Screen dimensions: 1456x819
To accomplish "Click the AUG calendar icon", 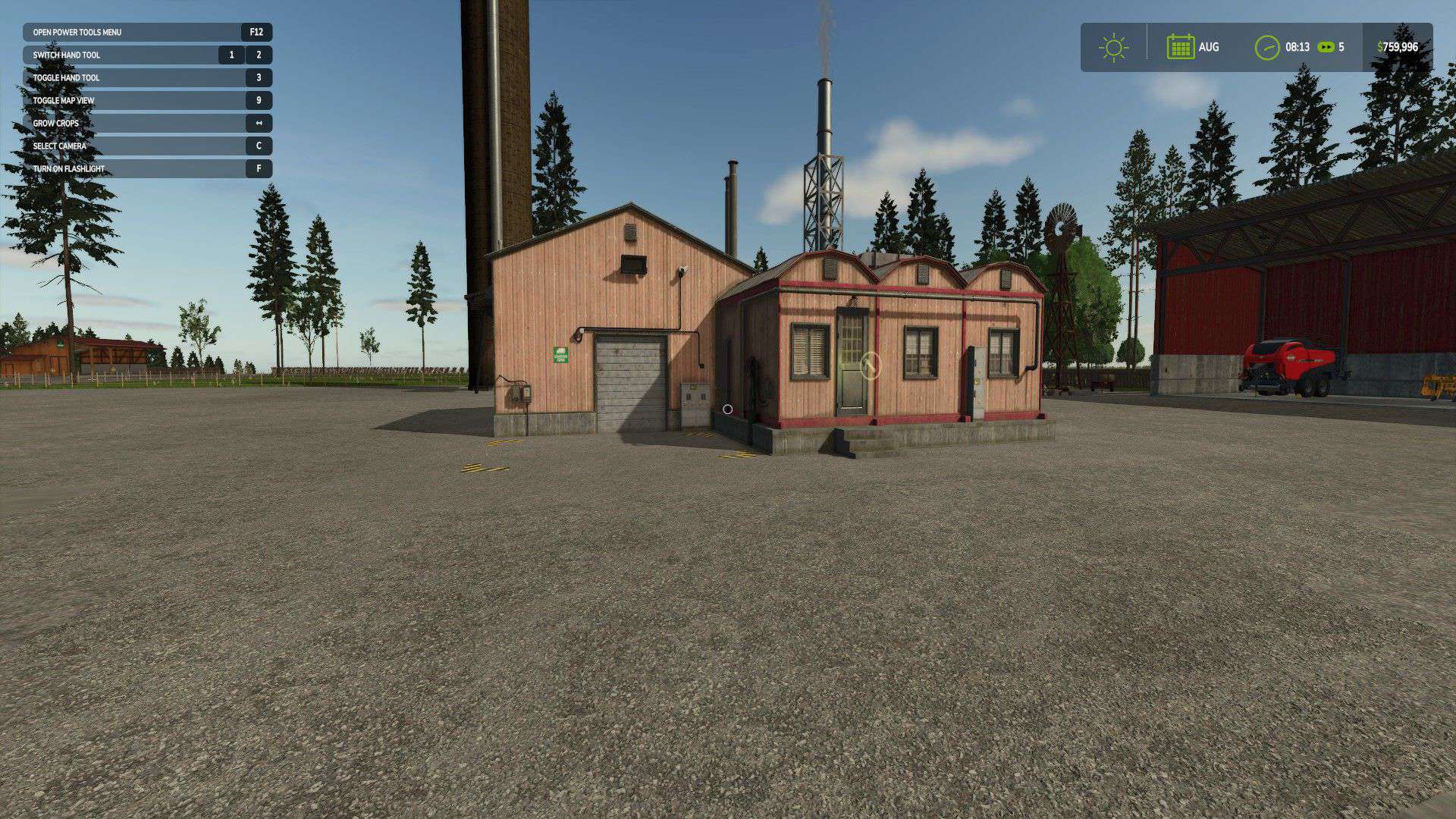I will pos(1181,47).
